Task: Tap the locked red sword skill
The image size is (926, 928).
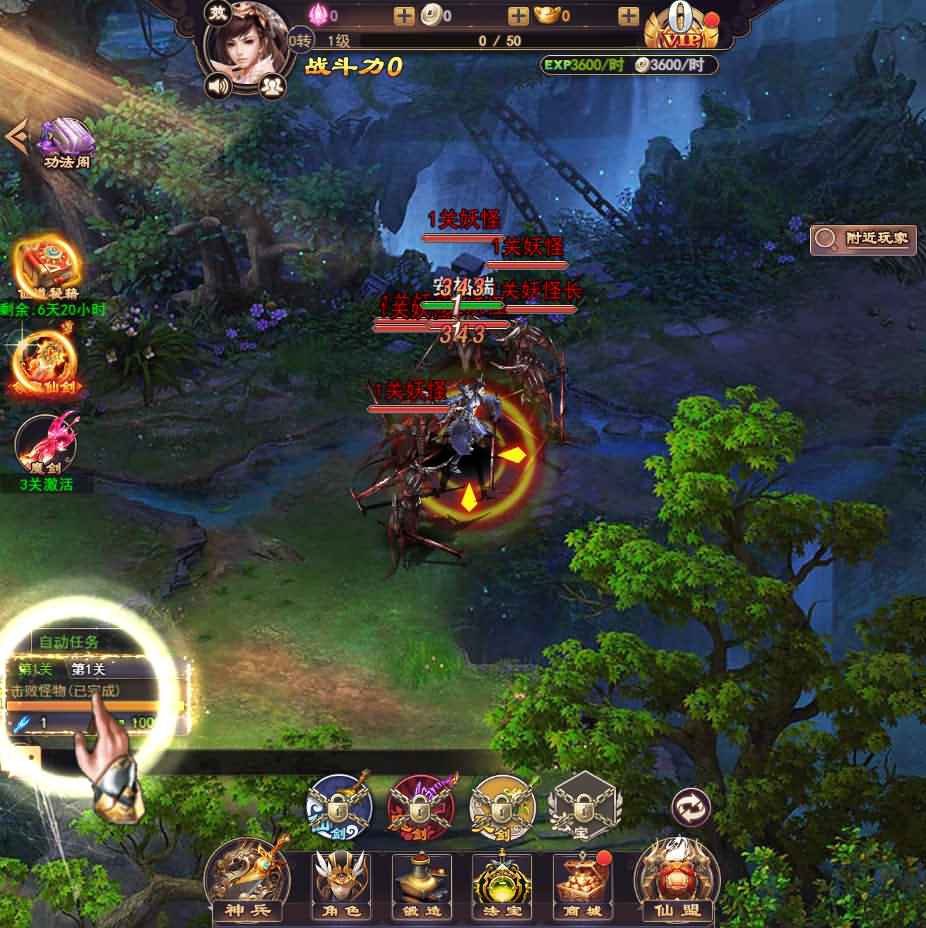Action: pos(420,803)
